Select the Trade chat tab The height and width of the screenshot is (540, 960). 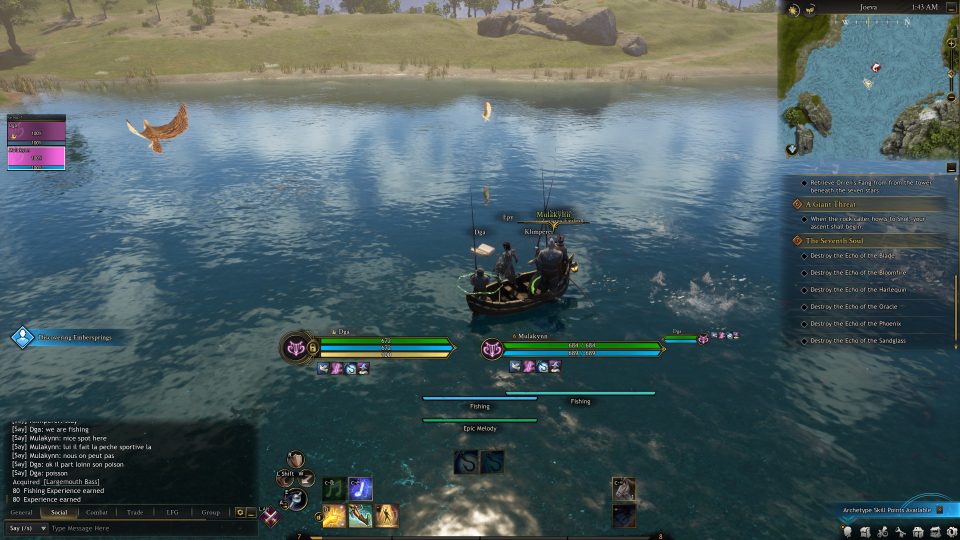135,512
